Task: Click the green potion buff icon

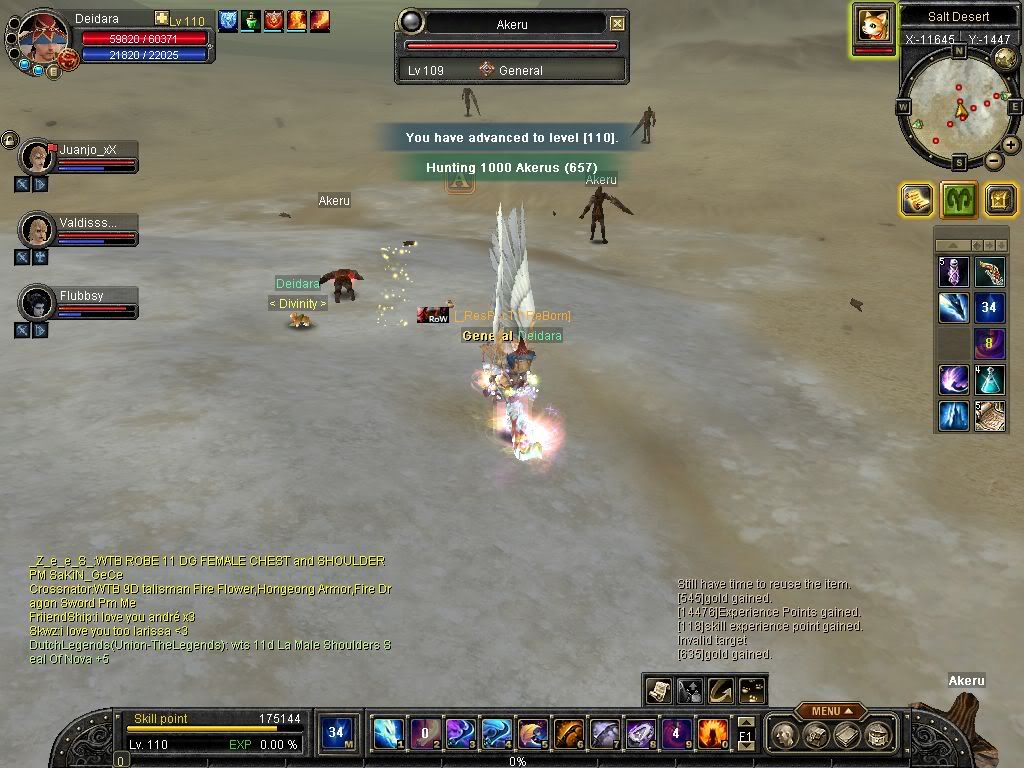Action: tap(250, 20)
